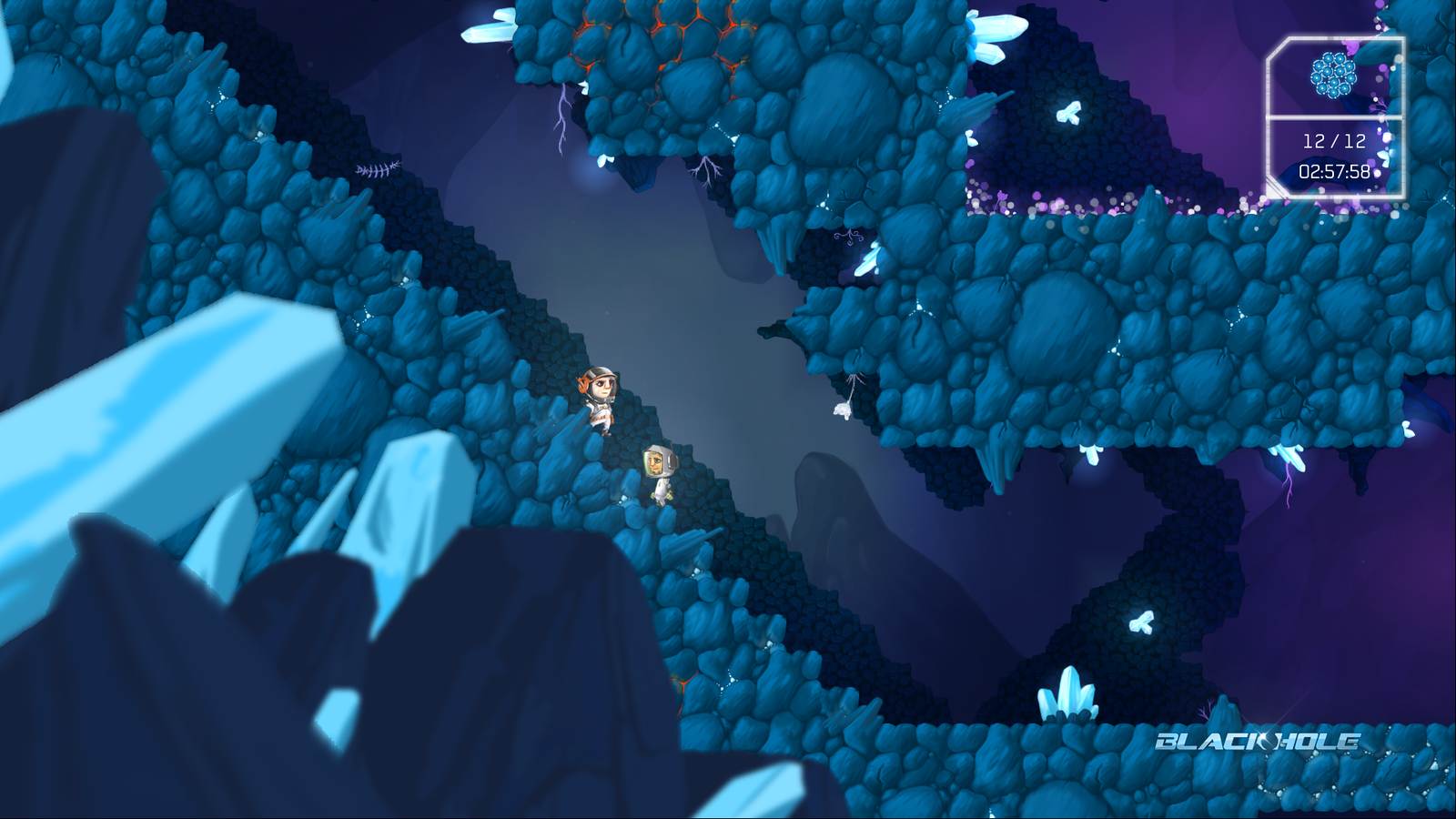1456x819 pixels.
Task: Click the blue selfburn cluster icon in HUD panel
Action: [1333, 75]
